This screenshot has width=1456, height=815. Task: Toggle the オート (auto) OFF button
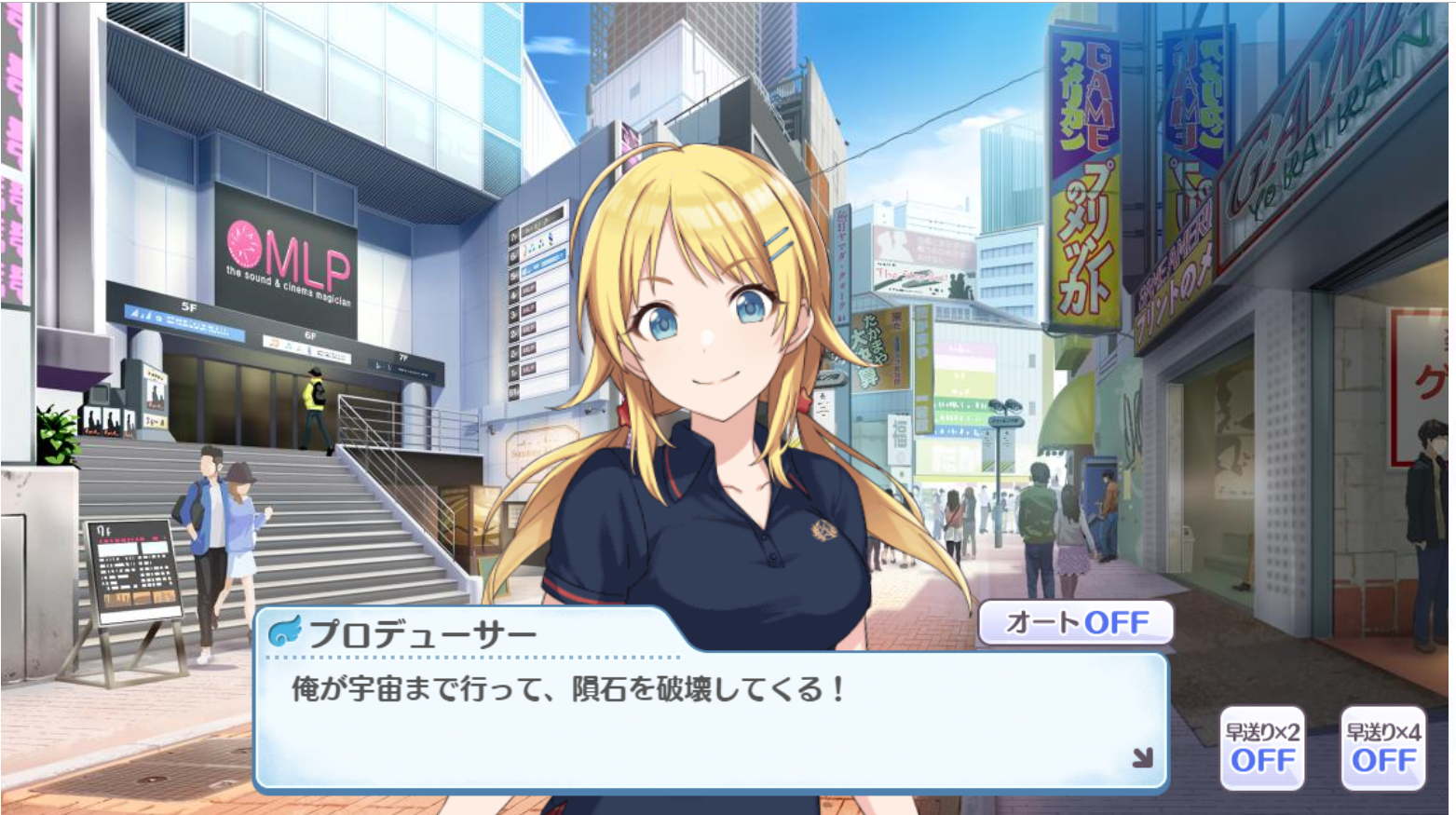click(1075, 622)
